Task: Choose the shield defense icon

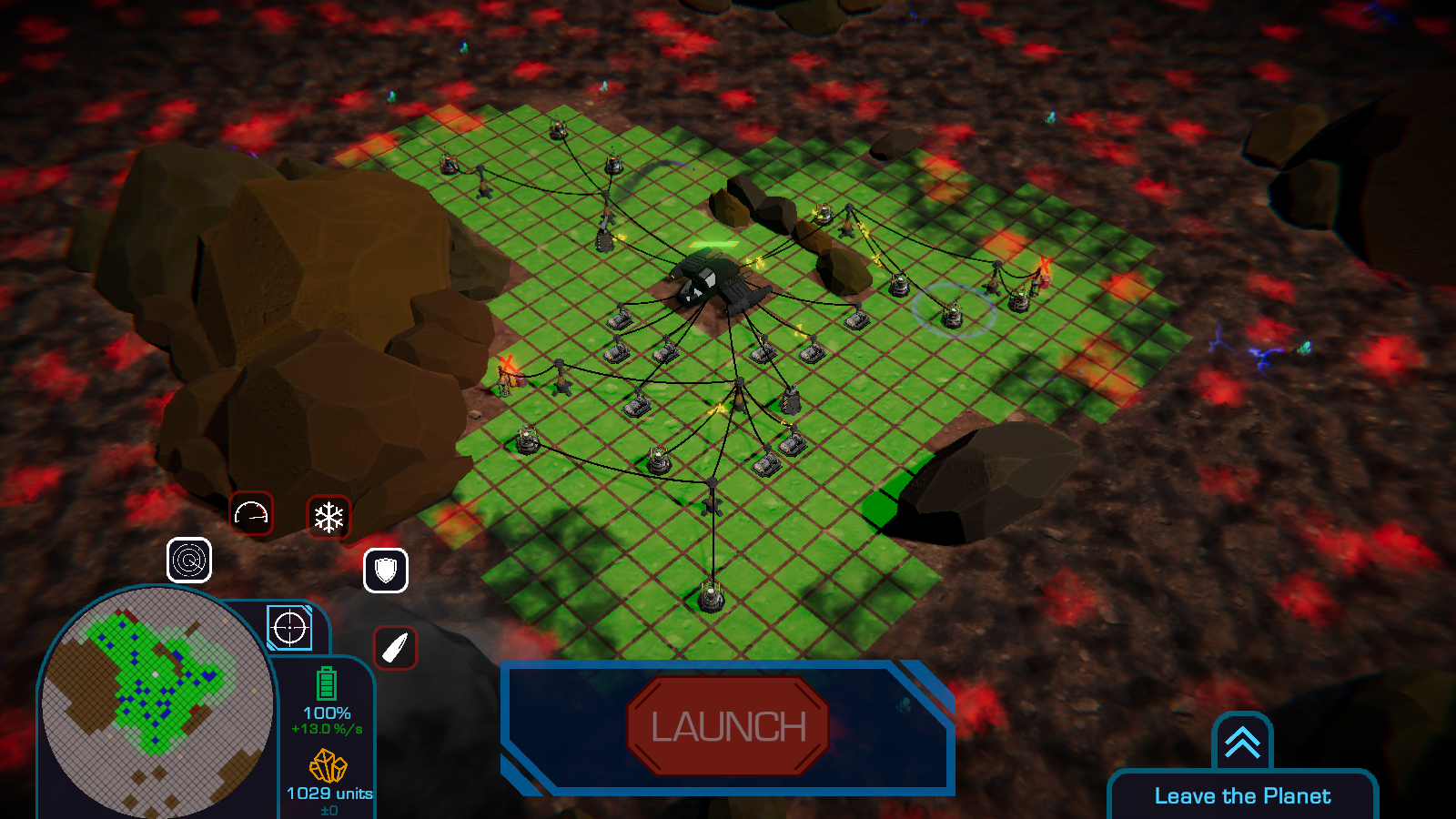Action: [x=386, y=571]
